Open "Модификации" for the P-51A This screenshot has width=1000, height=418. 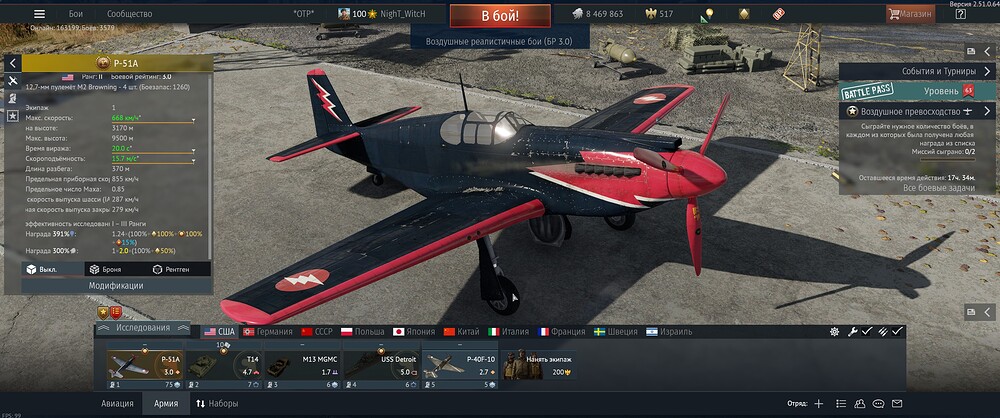pyautogui.click(x=116, y=285)
